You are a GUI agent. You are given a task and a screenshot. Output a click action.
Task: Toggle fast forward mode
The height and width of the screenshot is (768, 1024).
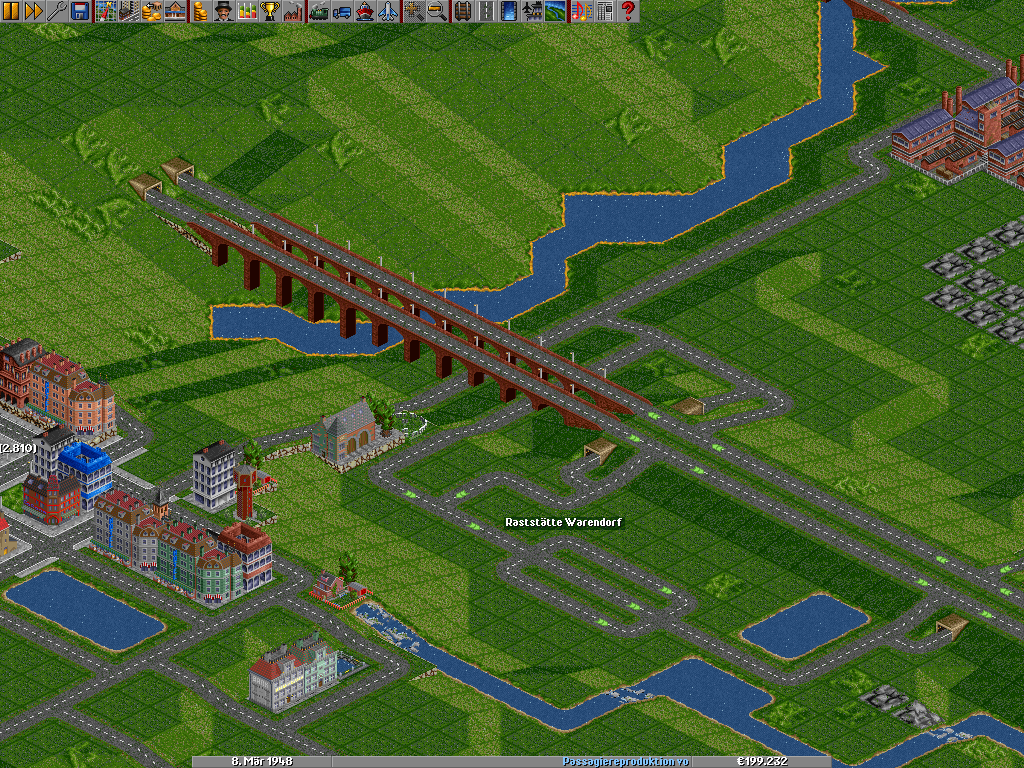pyautogui.click(x=33, y=11)
